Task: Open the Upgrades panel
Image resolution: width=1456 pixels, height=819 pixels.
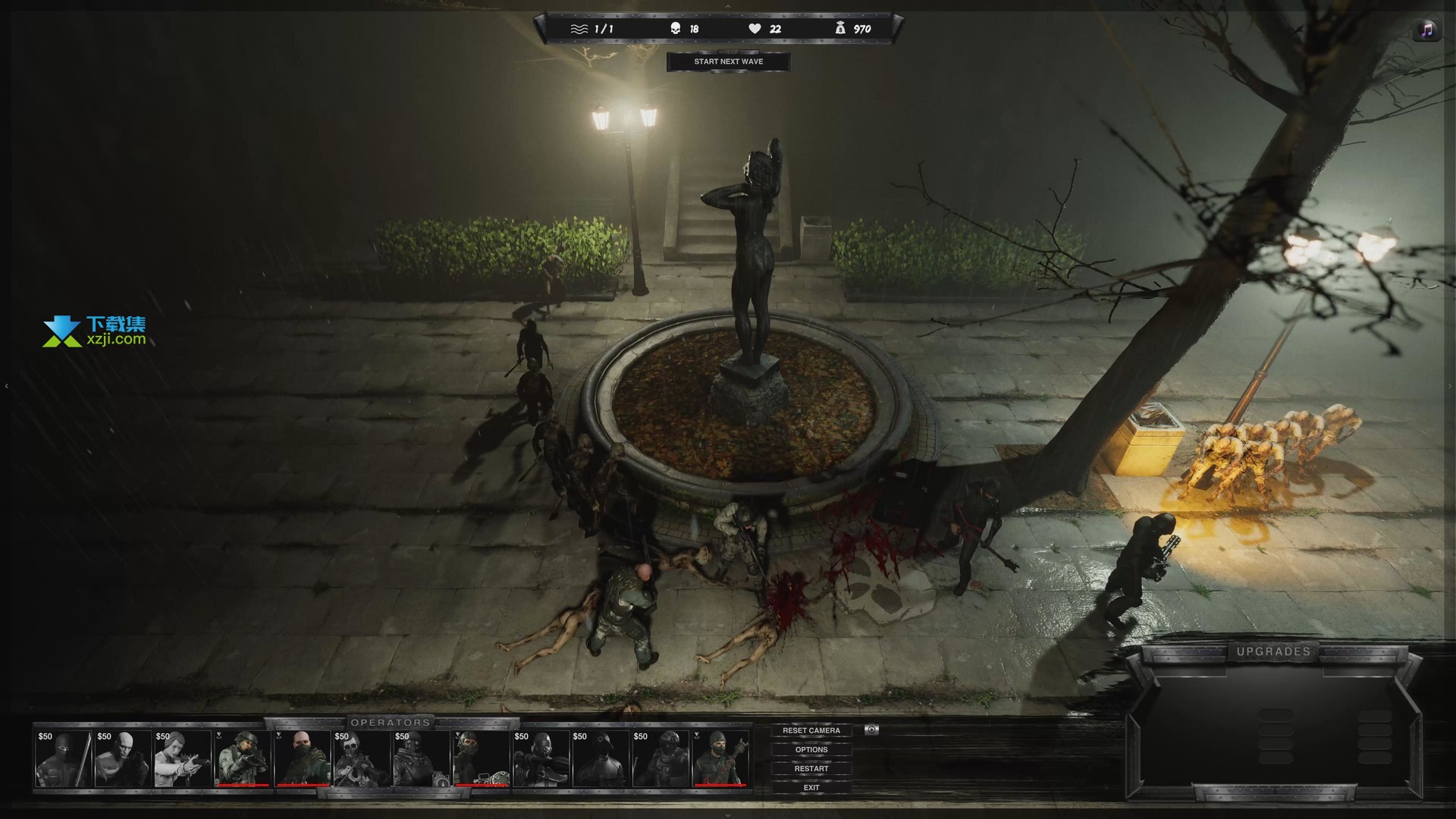Action: [1273, 651]
